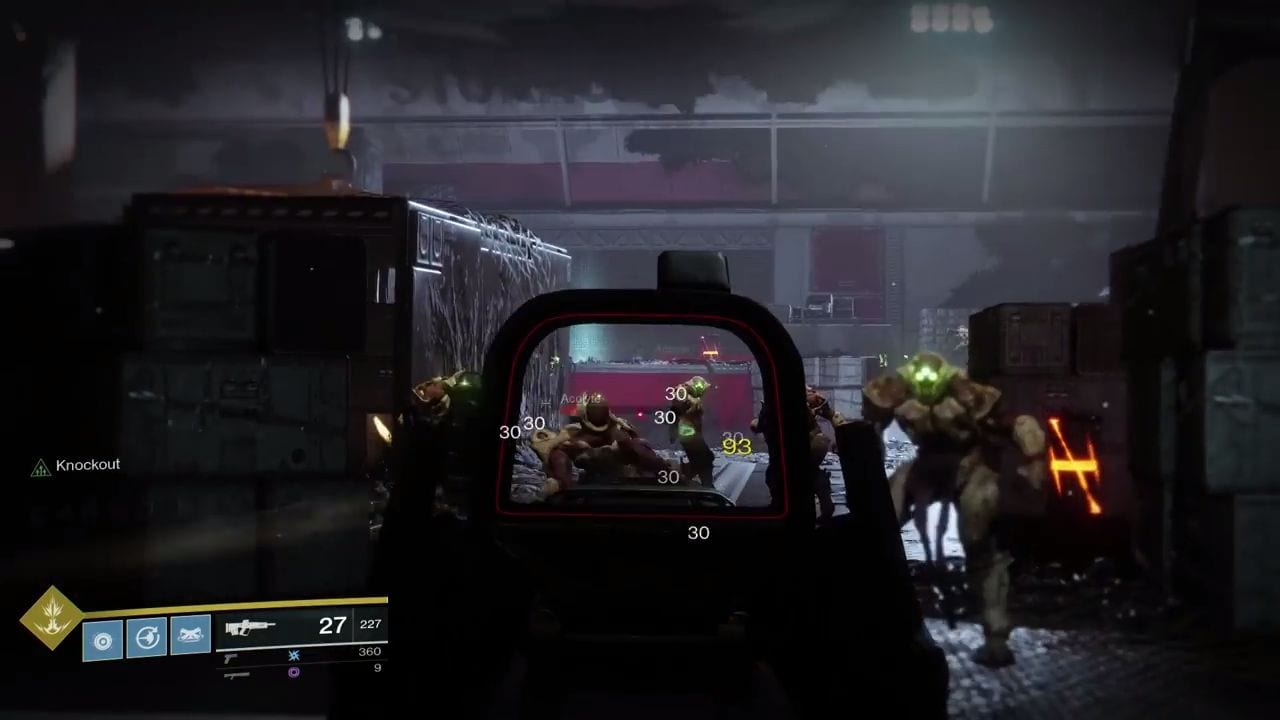The width and height of the screenshot is (1280, 720).
Task: Switch to the sidearm weapon icon
Action: 231,657
